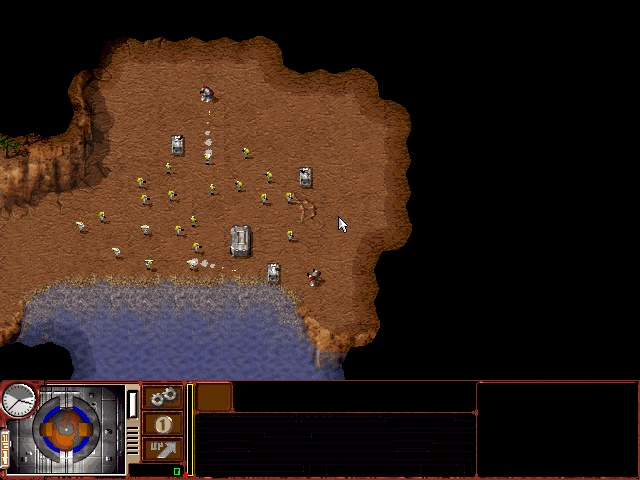Open the gears options button
Image resolution: width=640 pixels, height=480 pixels.
pos(163,397)
